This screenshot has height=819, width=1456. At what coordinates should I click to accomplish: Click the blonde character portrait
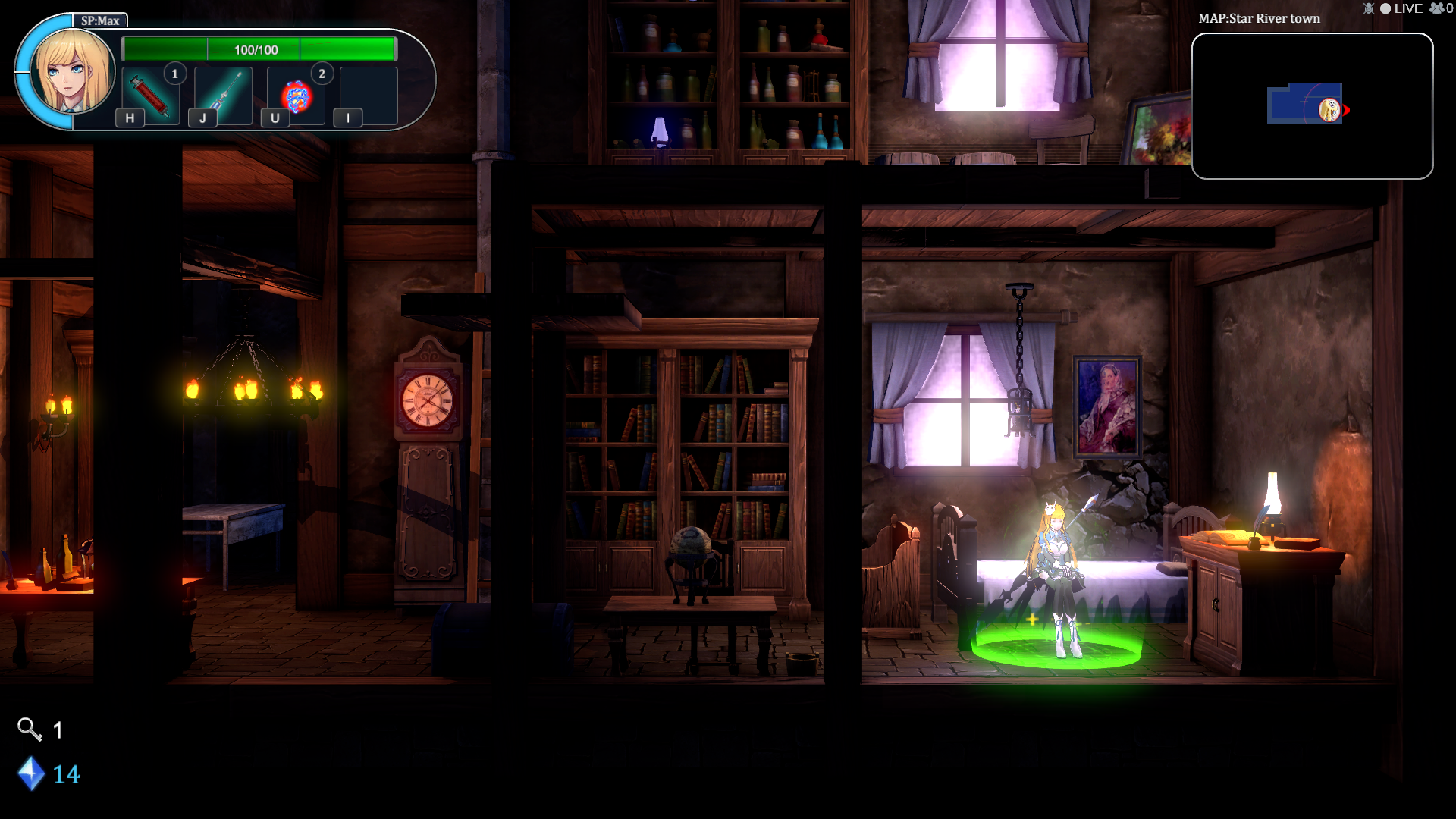[x=73, y=73]
